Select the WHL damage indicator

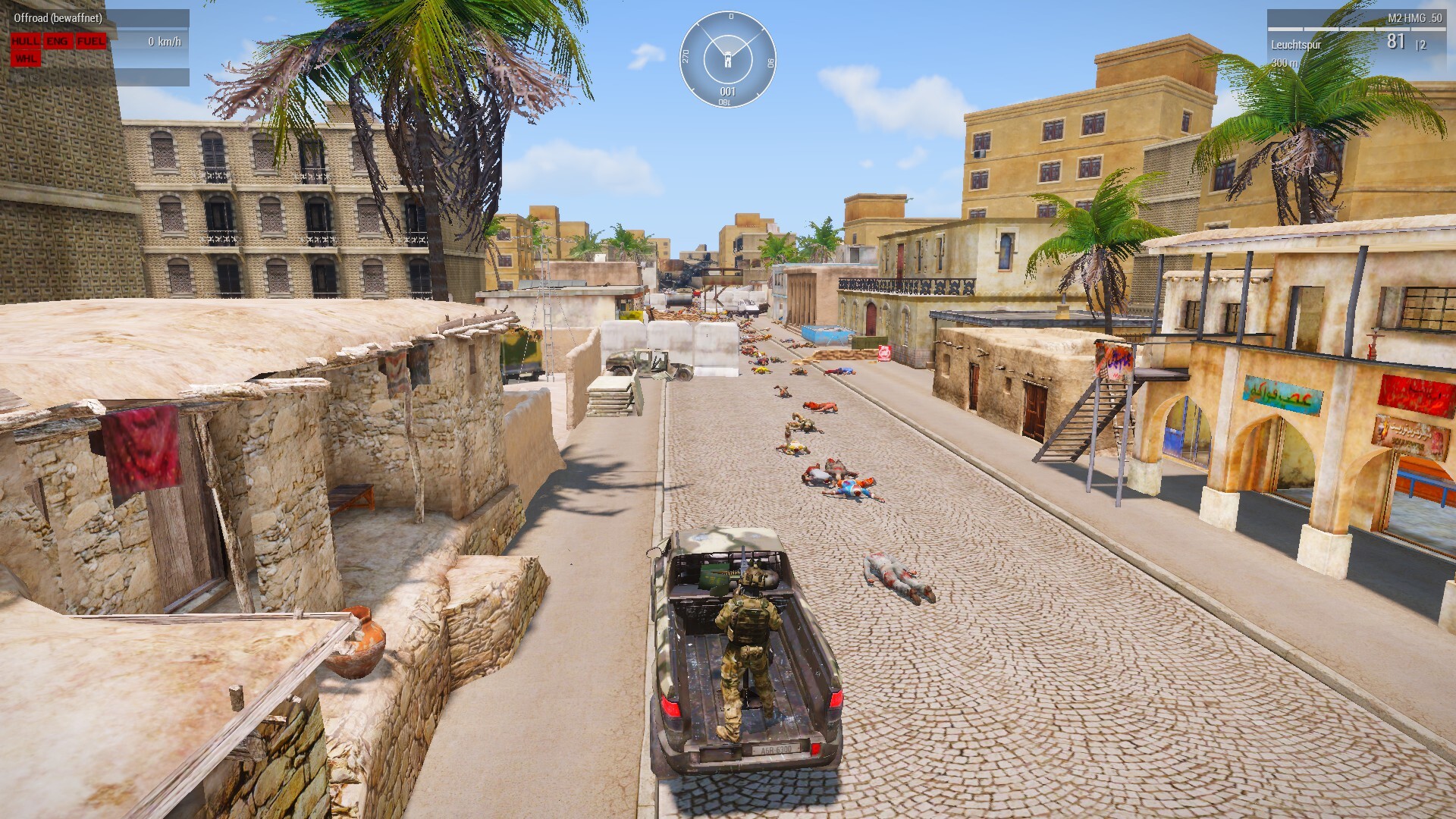click(x=26, y=58)
